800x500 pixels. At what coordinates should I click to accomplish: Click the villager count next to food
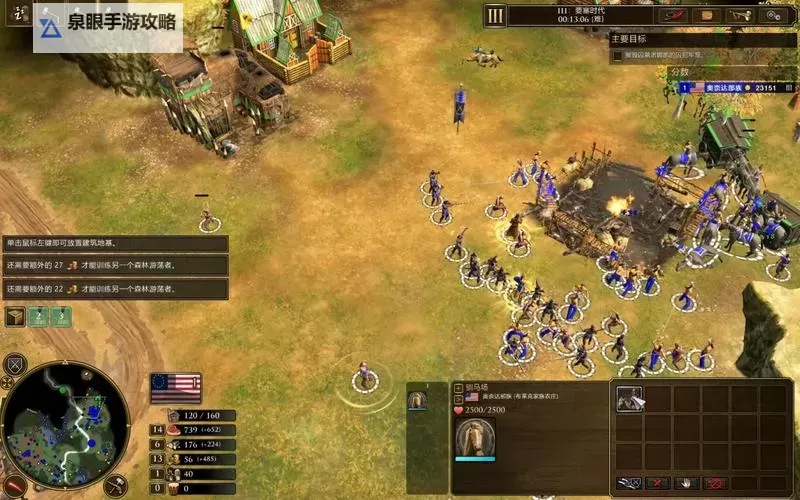point(157,430)
